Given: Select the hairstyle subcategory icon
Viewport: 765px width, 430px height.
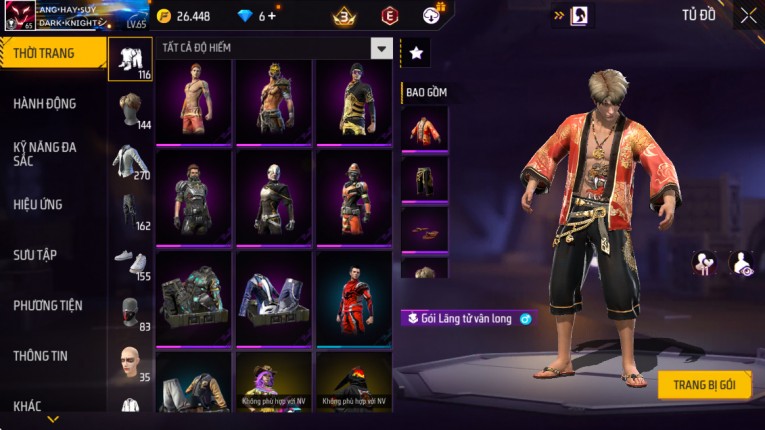Looking at the screenshot, I should [130, 108].
